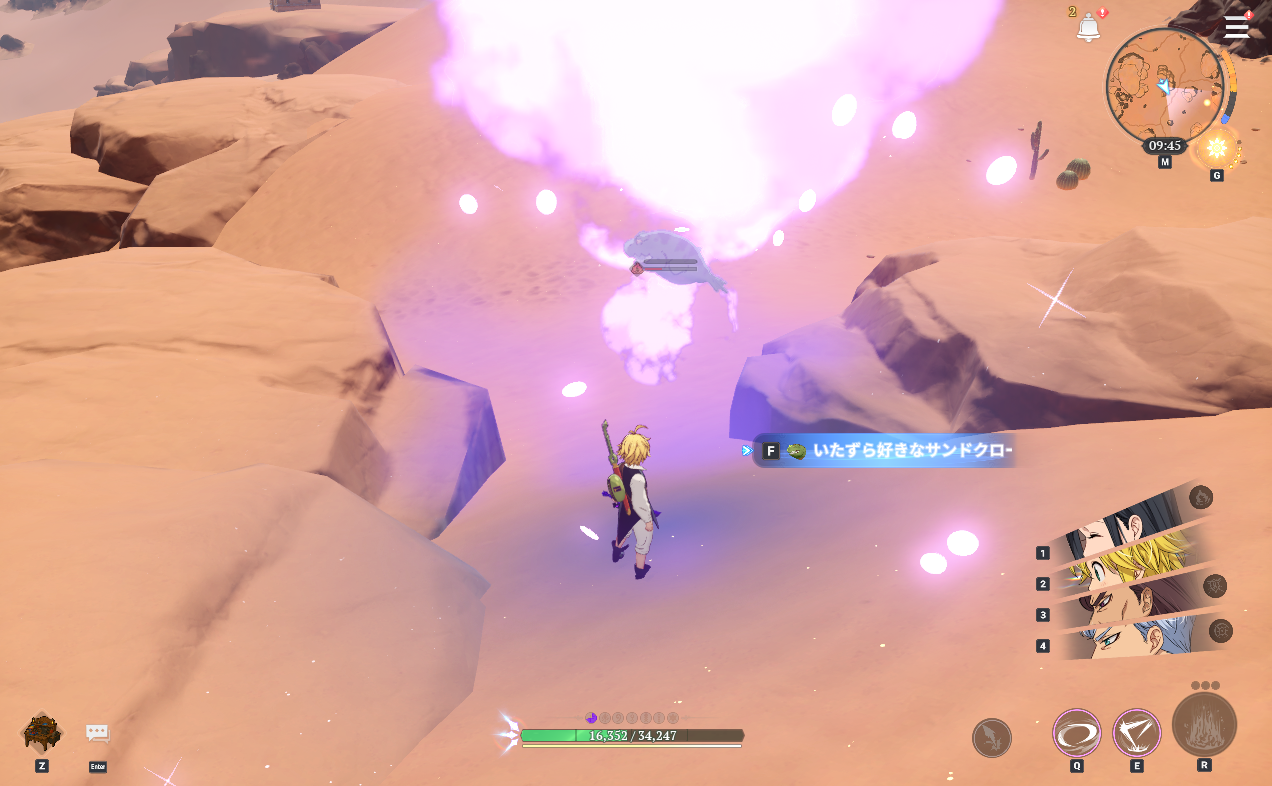Trigger the large flame ultimate skill
The height and width of the screenshot is (786, 1272).
pos(1204,725)
